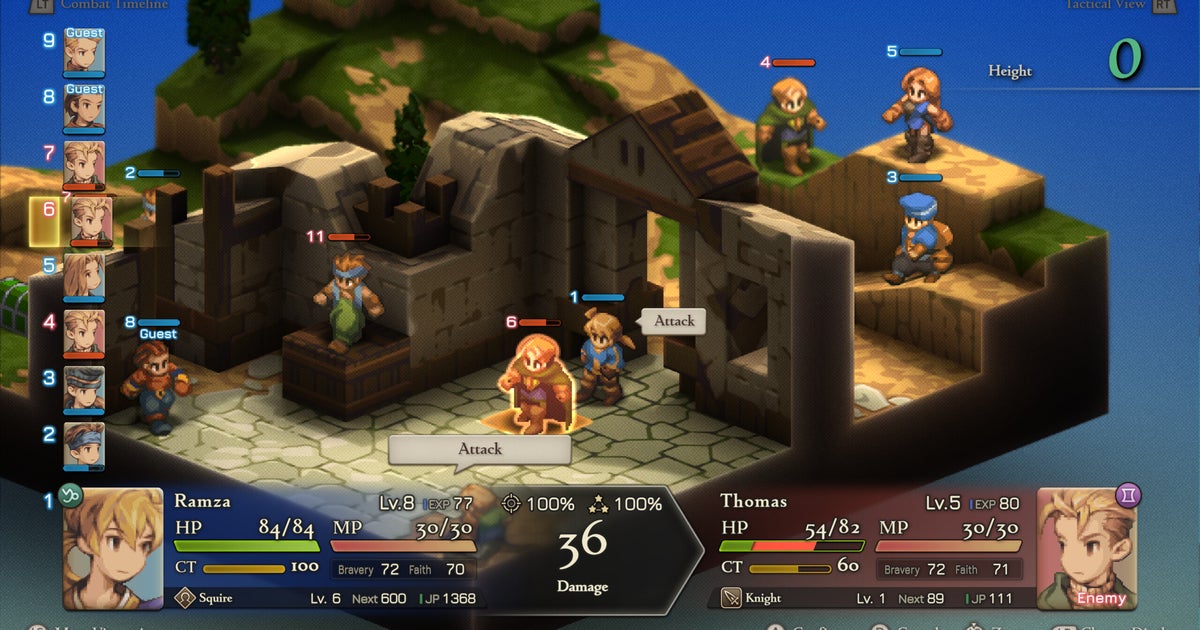Choose the turn 7 portrait in Combat Timeline

(84, 164)
